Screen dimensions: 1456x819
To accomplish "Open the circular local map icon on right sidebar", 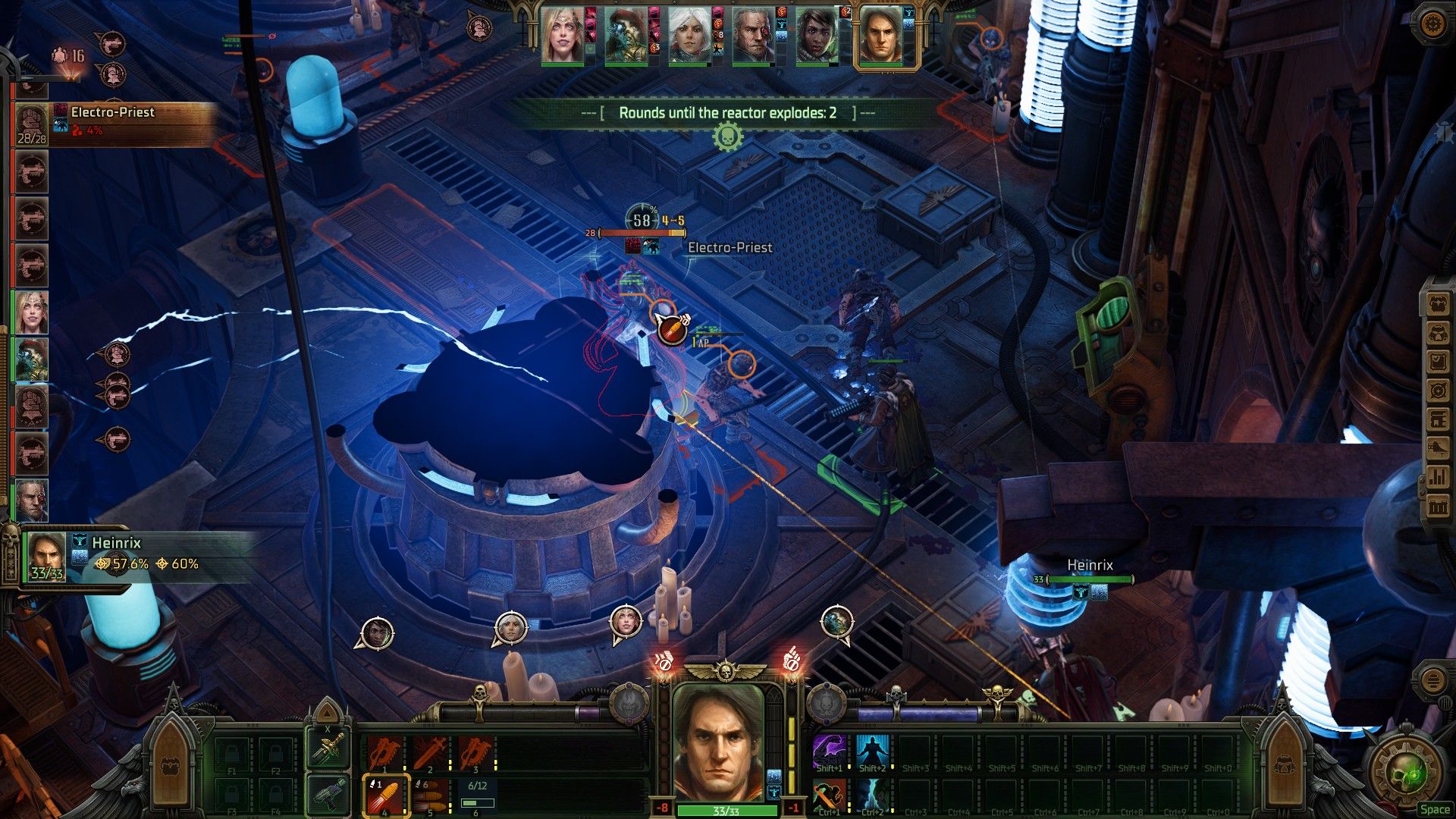I will pos(1437,388).
